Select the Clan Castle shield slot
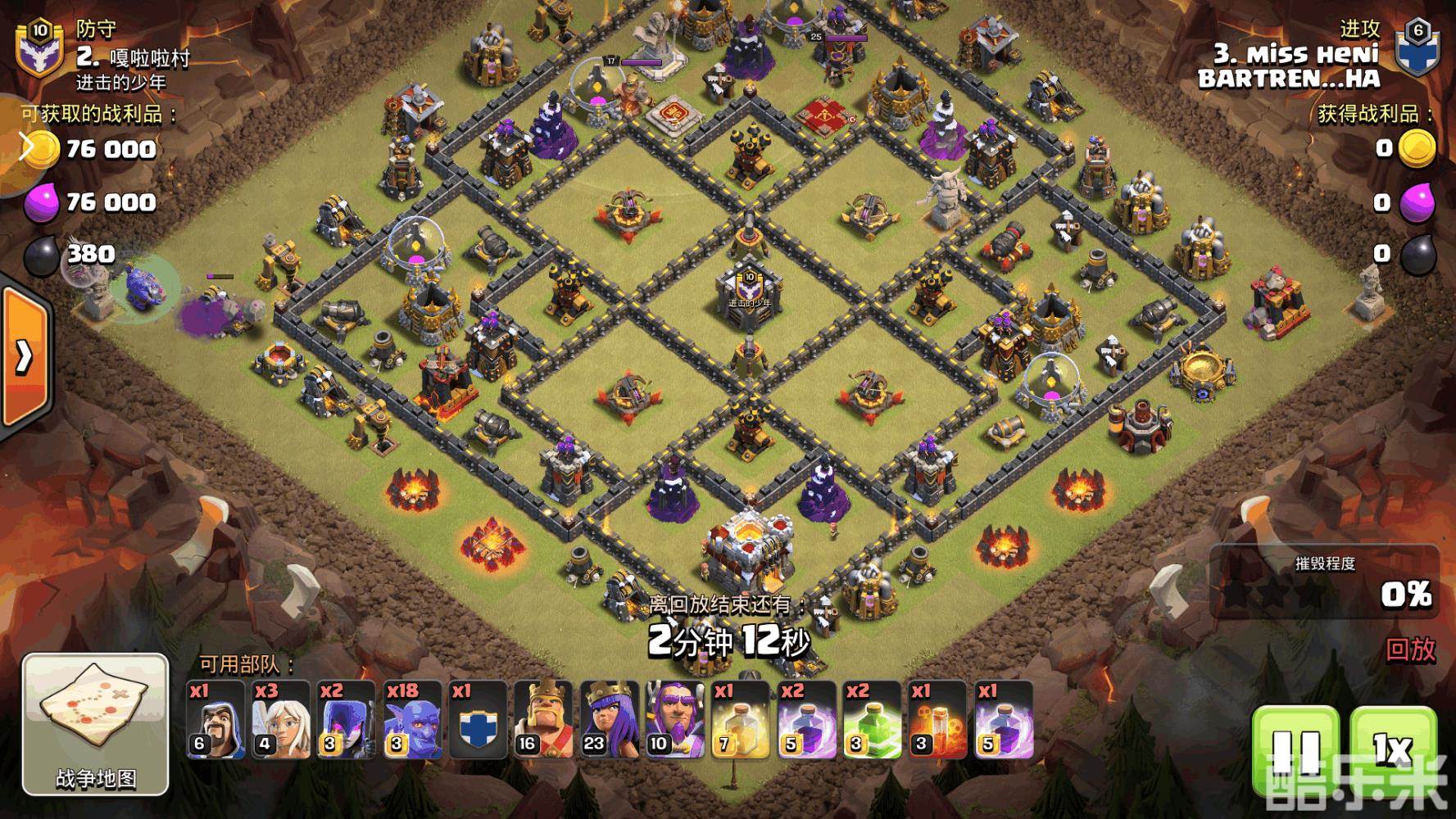The width and height of the screenshot is (1456, 819). tap(479, 720)
